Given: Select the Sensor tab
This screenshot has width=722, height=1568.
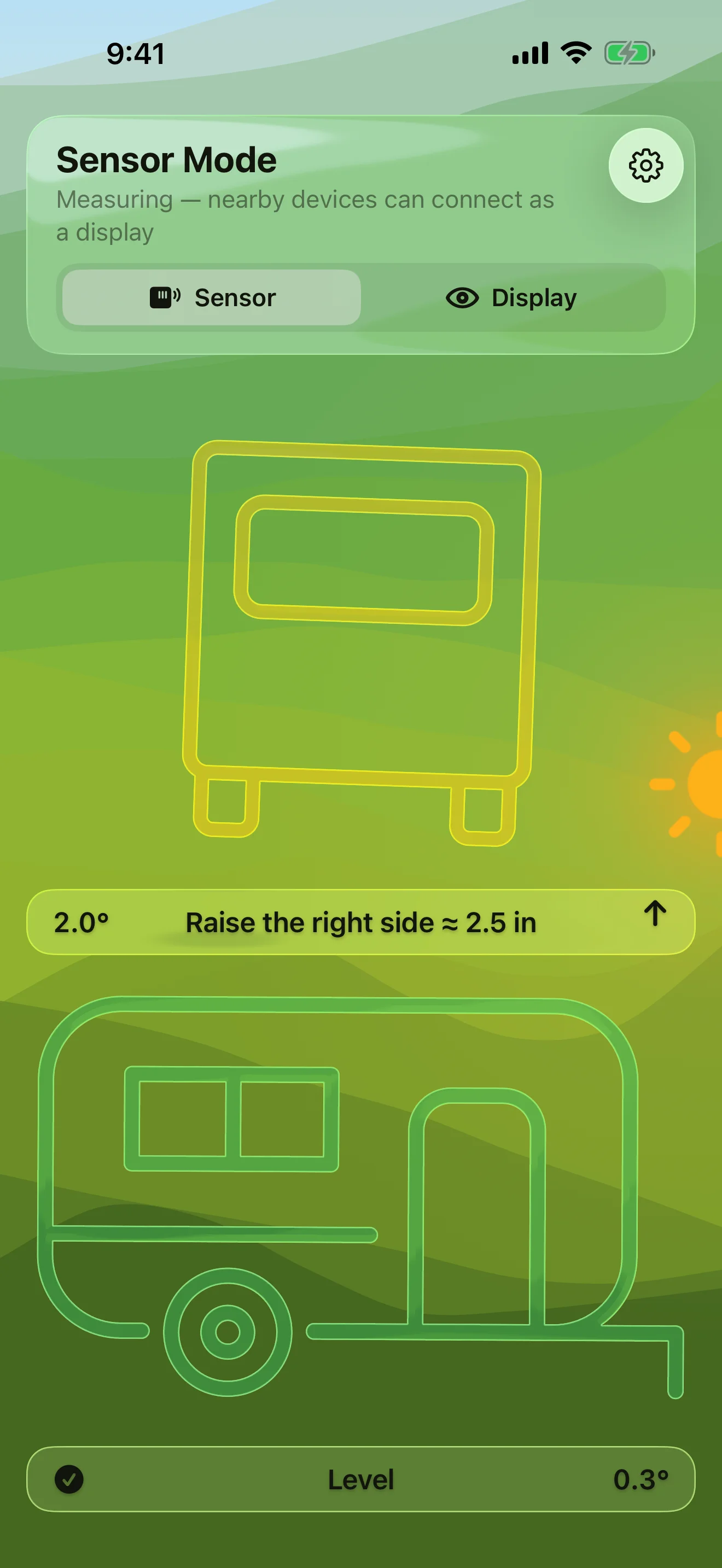Looking at the screenshot, I should coord(211,297).
